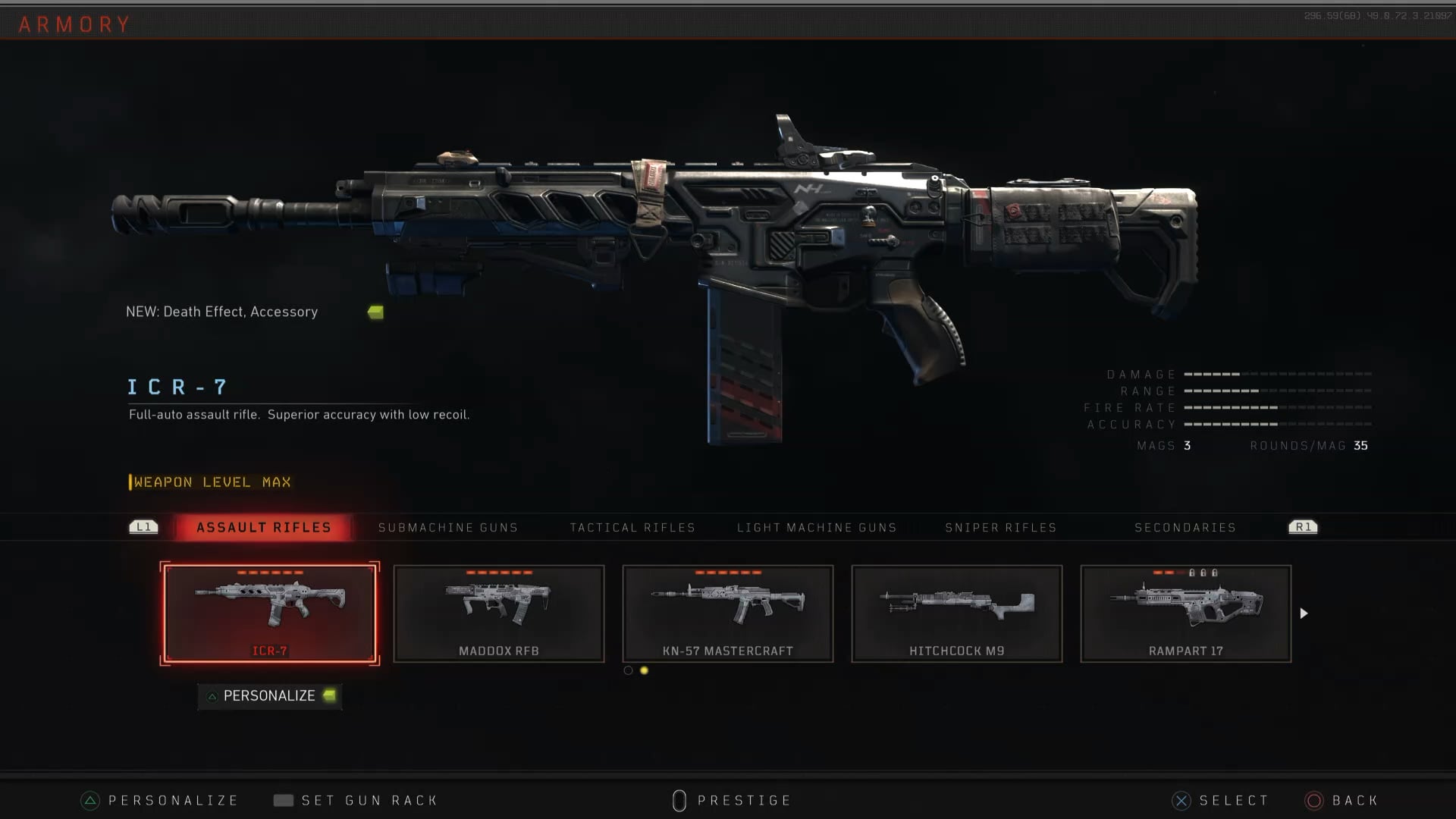This screenshot has width=1456, height=819.
Task: Pick the KN-57 Mastercraft tile
Action: (728, 613)
